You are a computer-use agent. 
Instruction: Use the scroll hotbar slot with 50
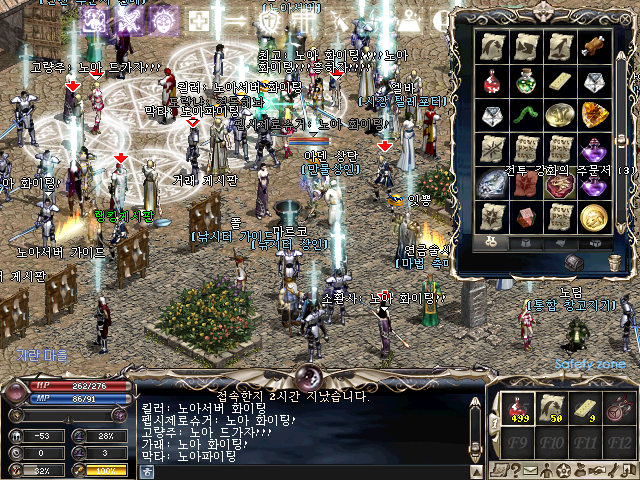pos(552,407)
